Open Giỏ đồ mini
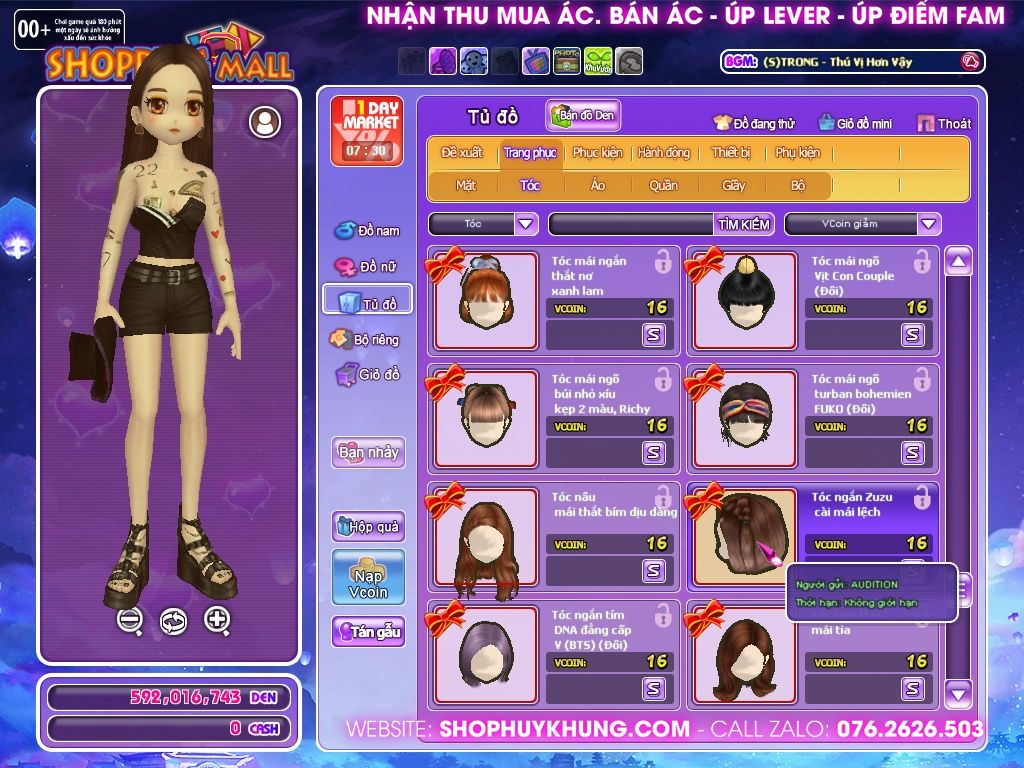This screenshot has height=768, width=1024. tap(855, 124)
